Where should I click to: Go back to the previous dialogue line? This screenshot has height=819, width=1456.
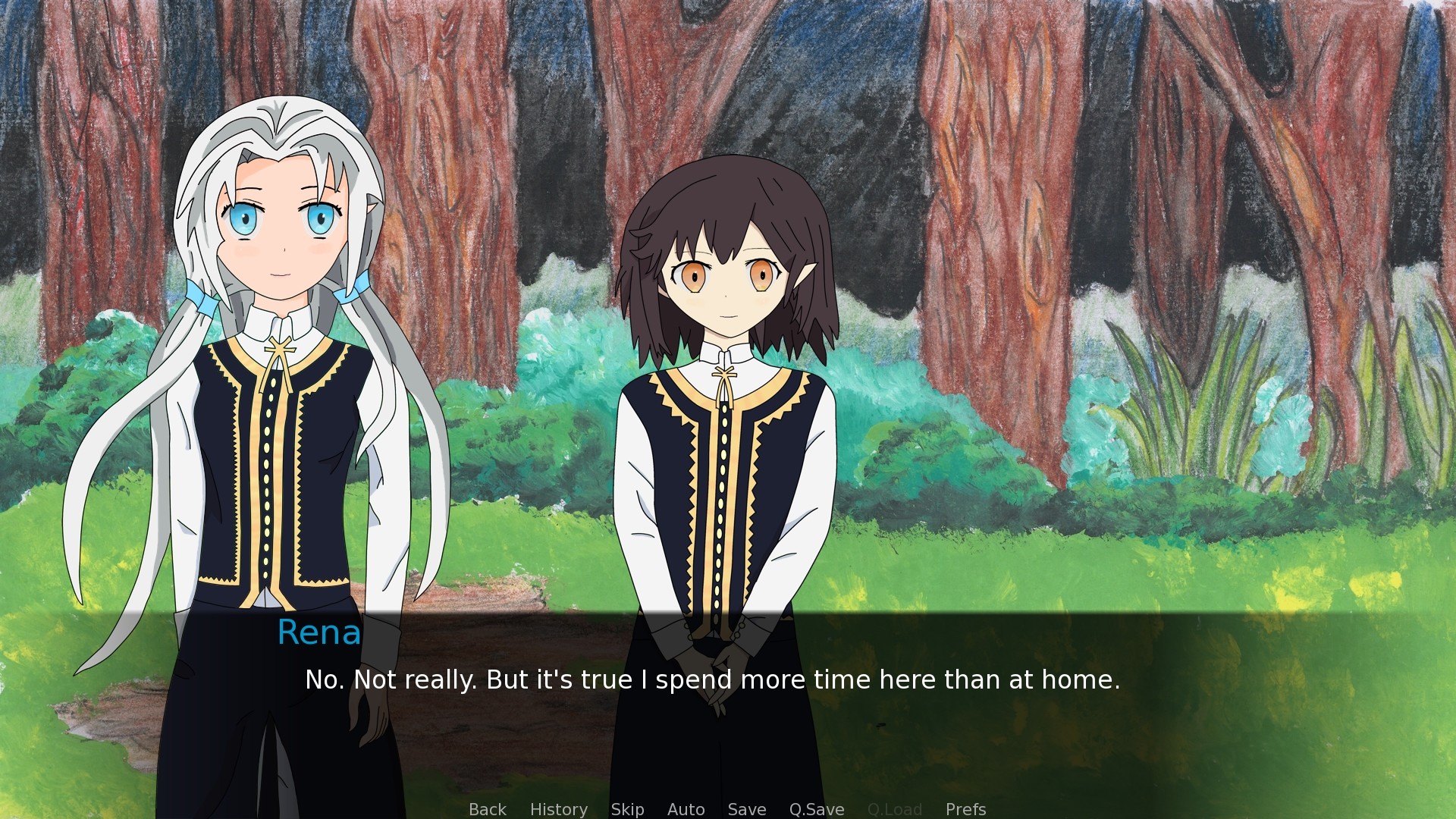(487, 809)
